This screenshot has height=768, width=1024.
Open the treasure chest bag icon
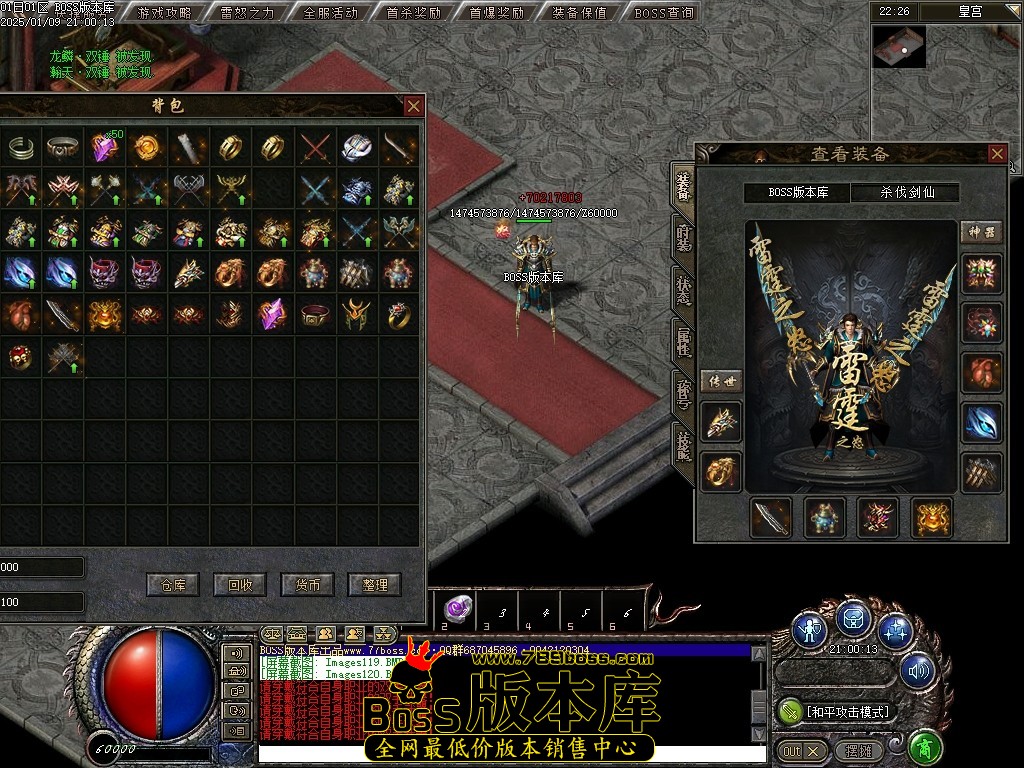(x=852, y=620)
